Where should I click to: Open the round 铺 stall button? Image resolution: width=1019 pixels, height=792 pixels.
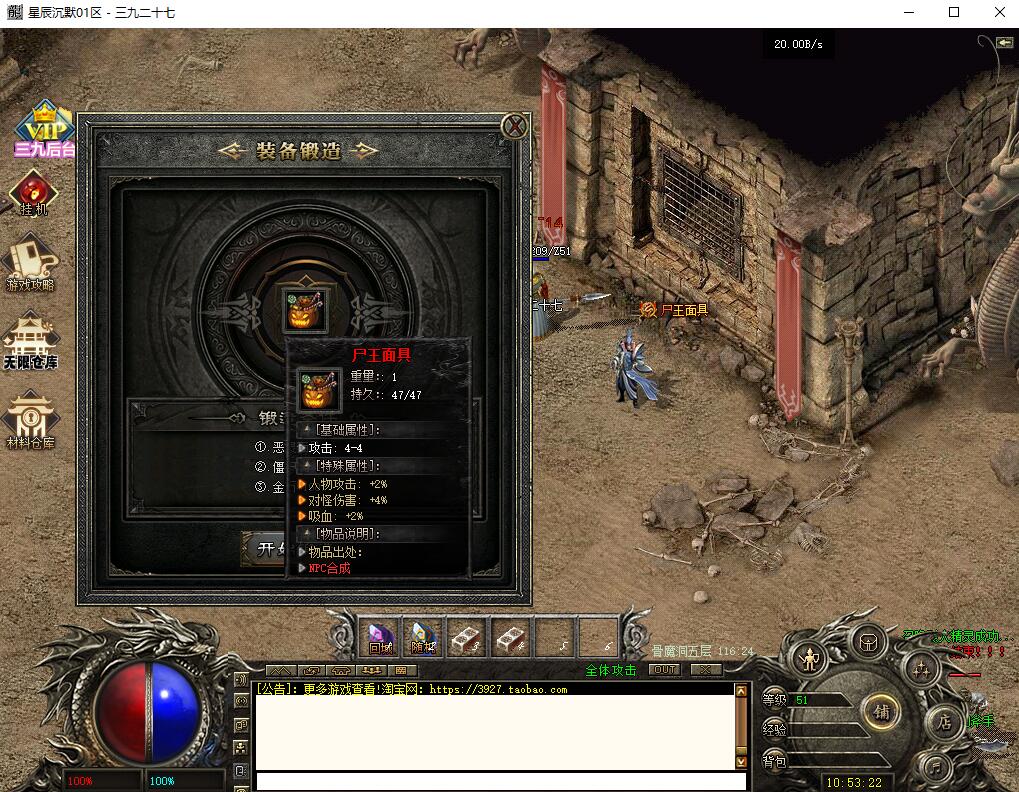pyautogui.click(x=881, y=712)
